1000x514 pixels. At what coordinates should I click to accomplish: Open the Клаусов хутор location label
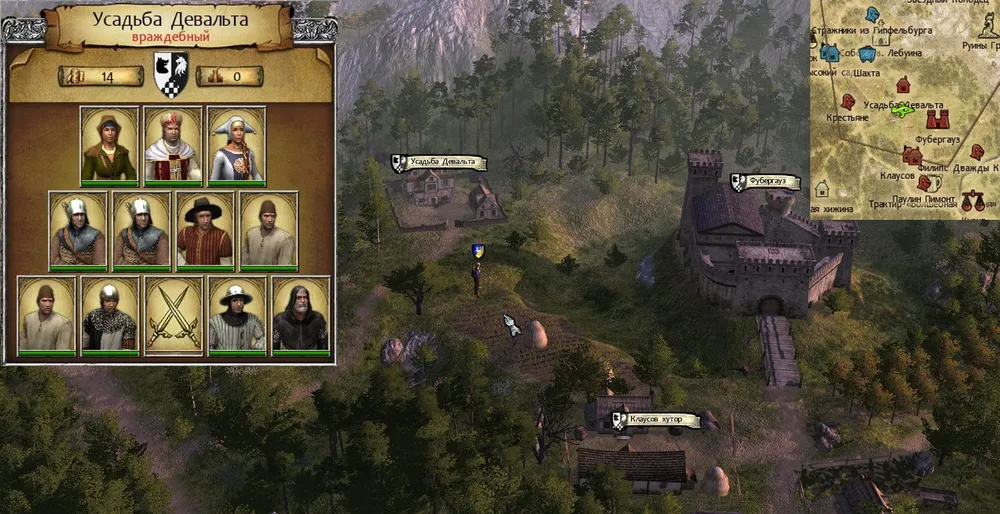coord(660,419)
